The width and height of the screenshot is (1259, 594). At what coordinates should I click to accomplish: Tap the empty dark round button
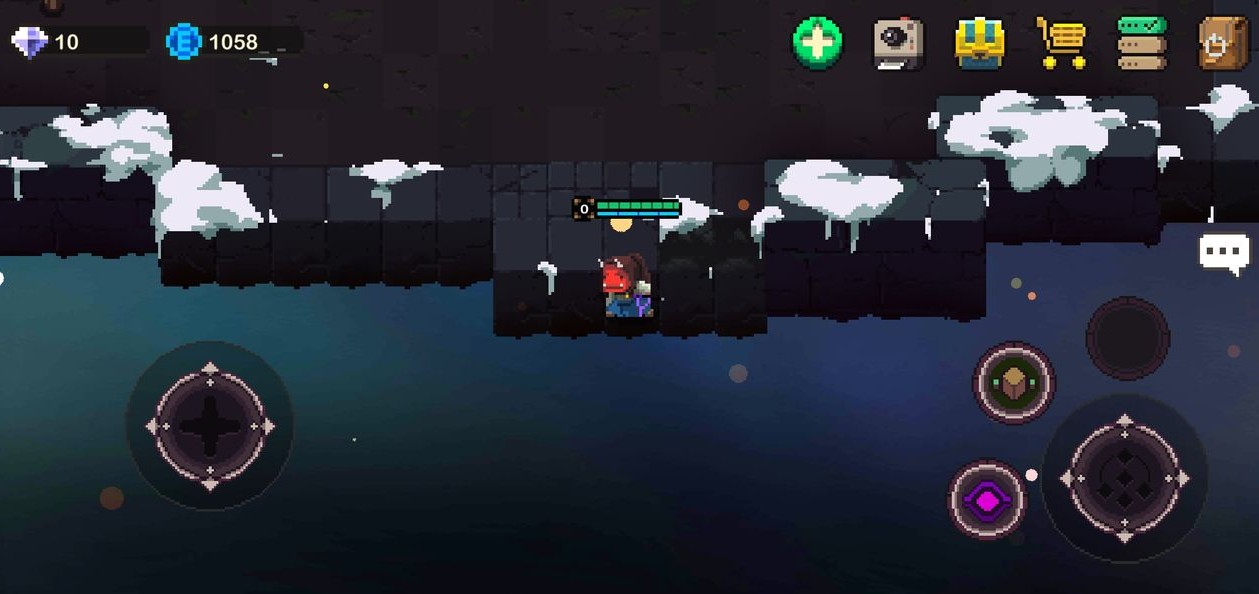pyautogui.click(x=1127, y=338)
